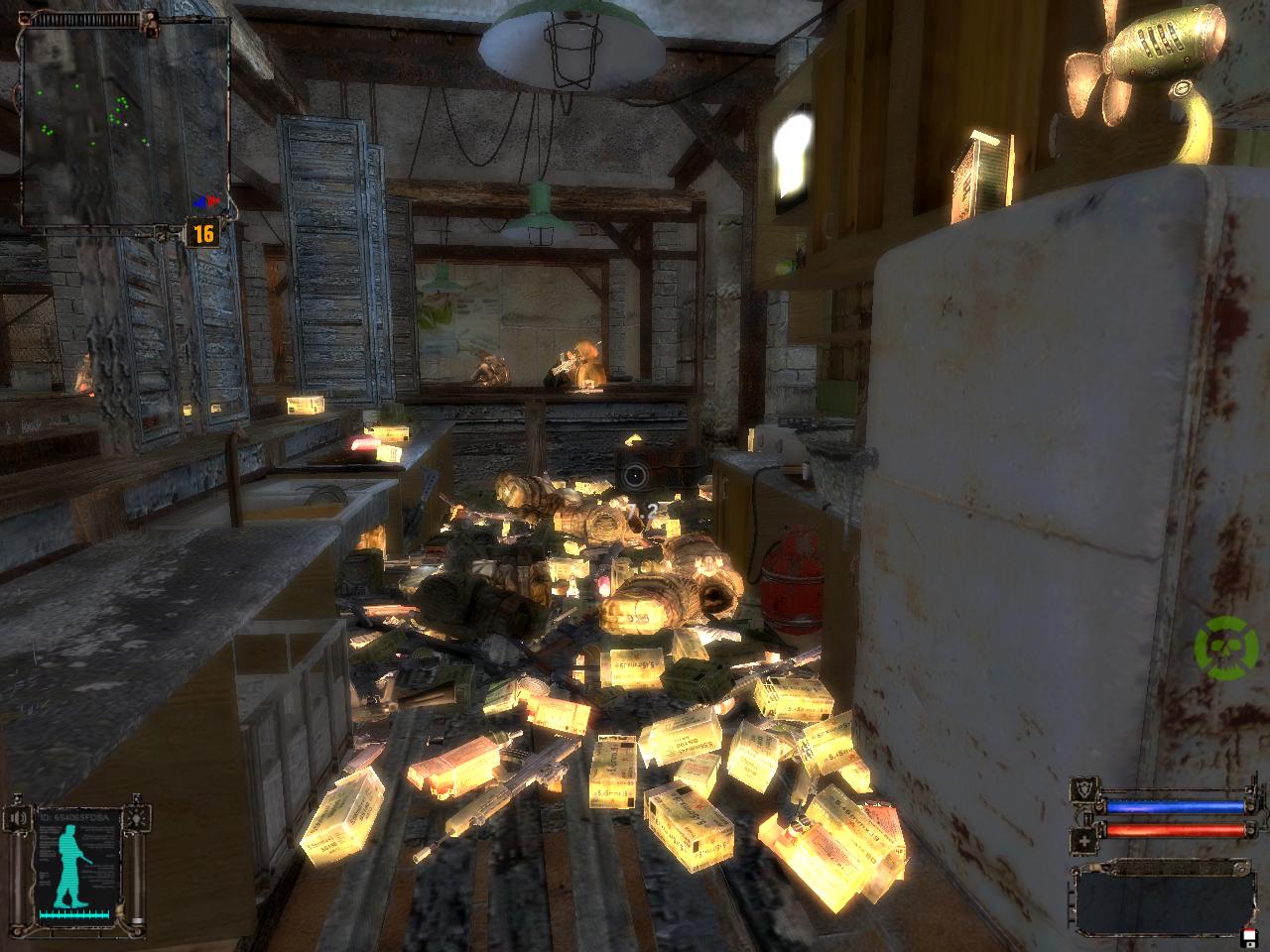1270x952 pixels.
Task: Click the health cross icon
Action: [x=1082, y=843]
